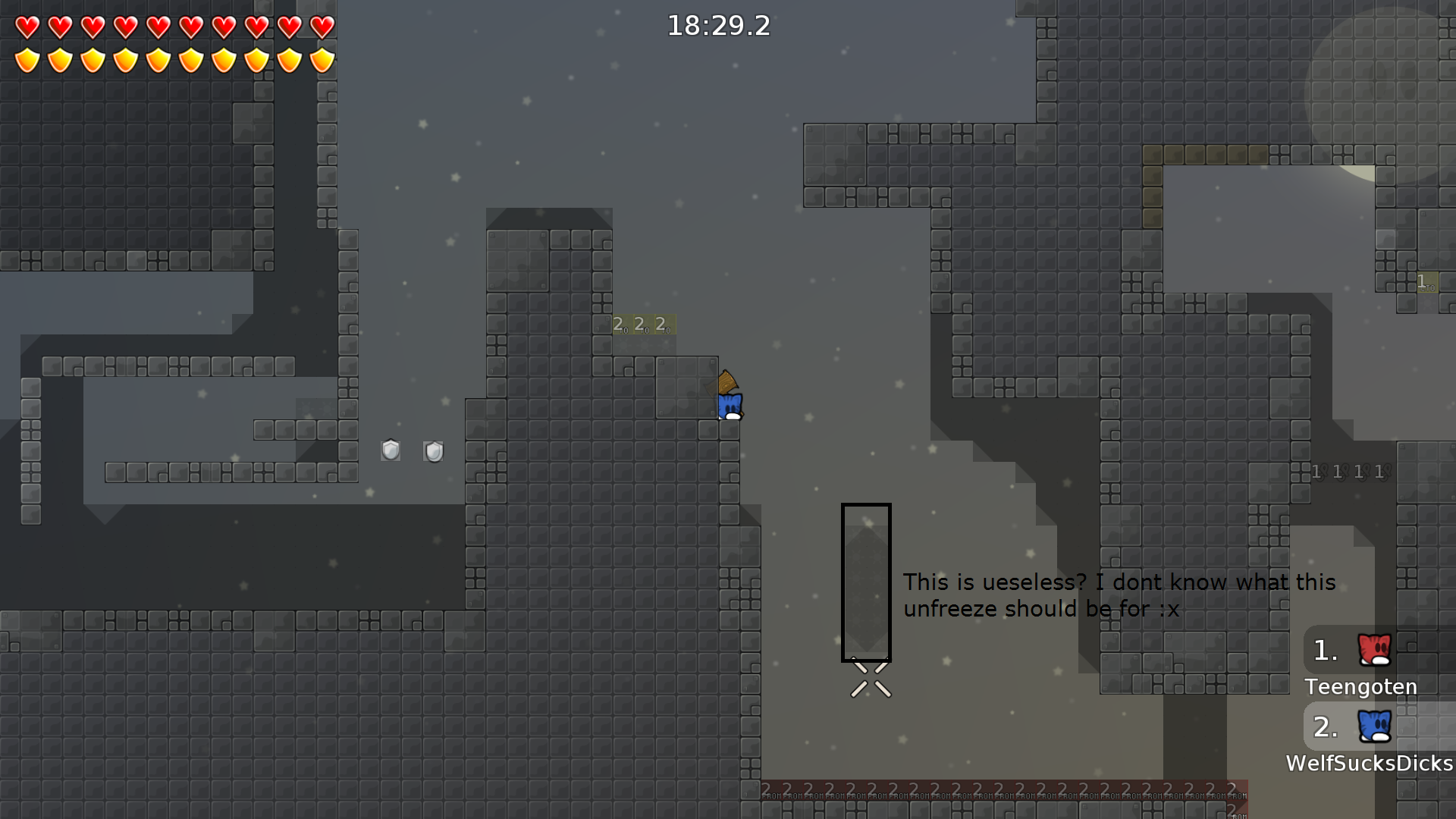Click the black outlined door column

[x=866, y=580]
